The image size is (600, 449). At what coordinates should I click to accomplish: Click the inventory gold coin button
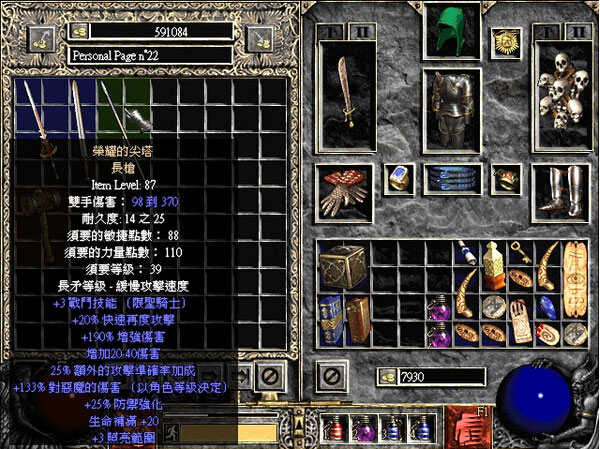385,376
